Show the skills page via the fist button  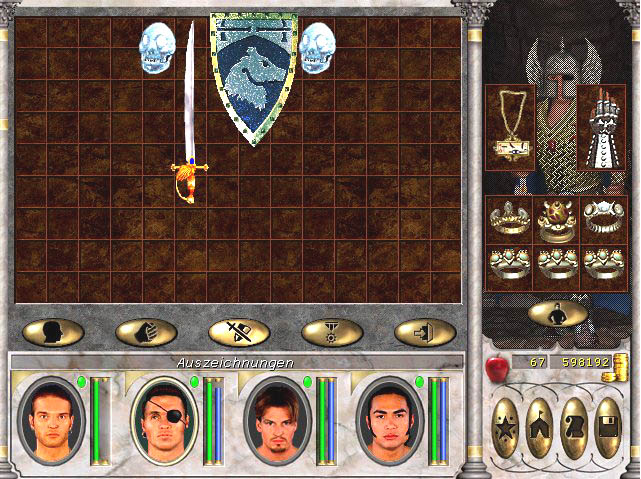point(146,332)
